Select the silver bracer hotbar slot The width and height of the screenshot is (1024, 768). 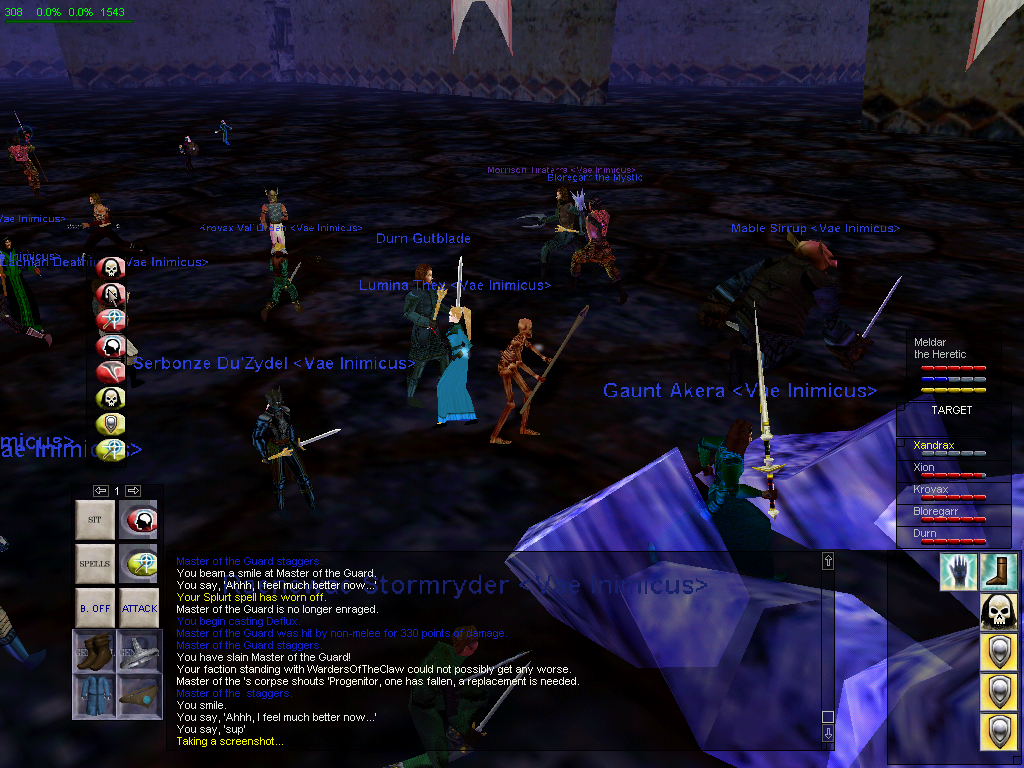pos(139,651)
